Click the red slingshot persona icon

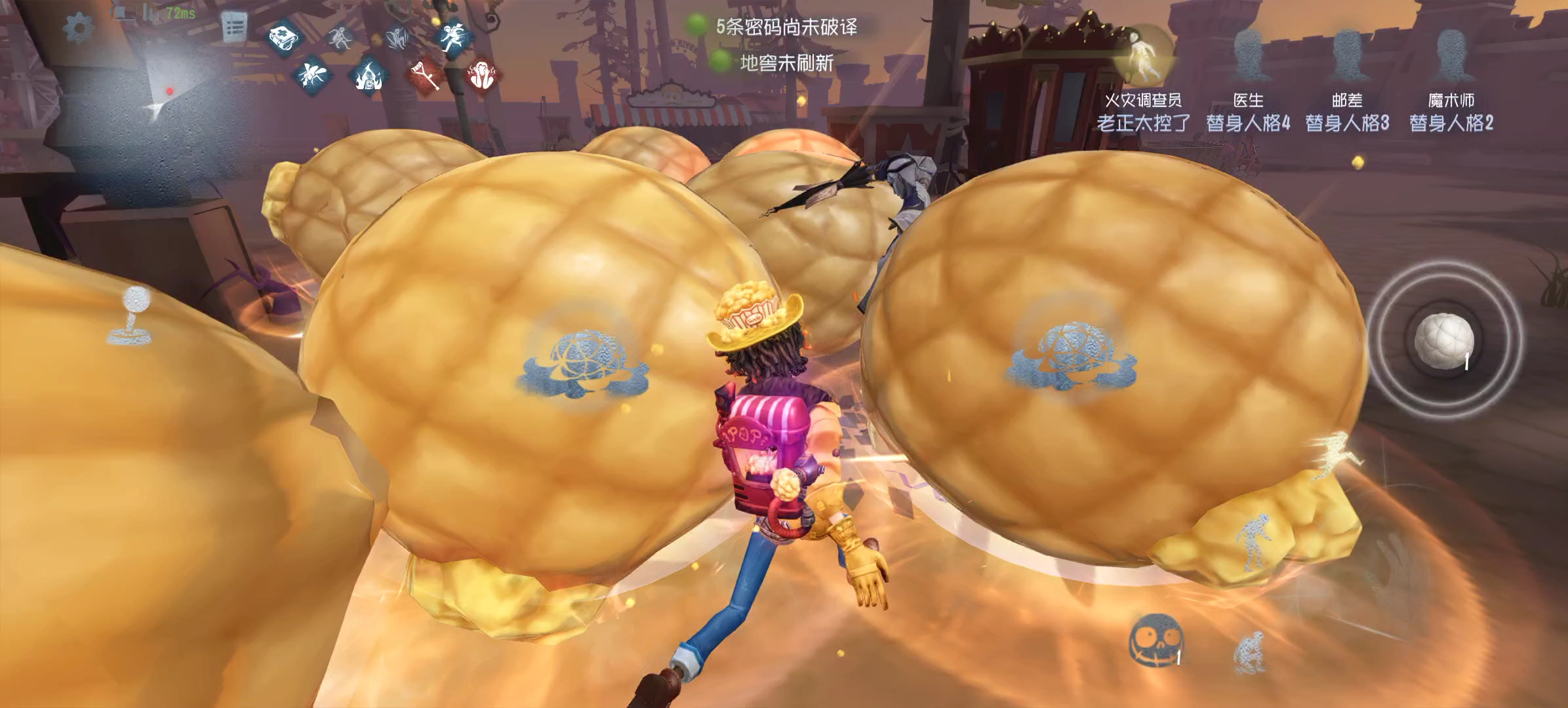[425, 74]
